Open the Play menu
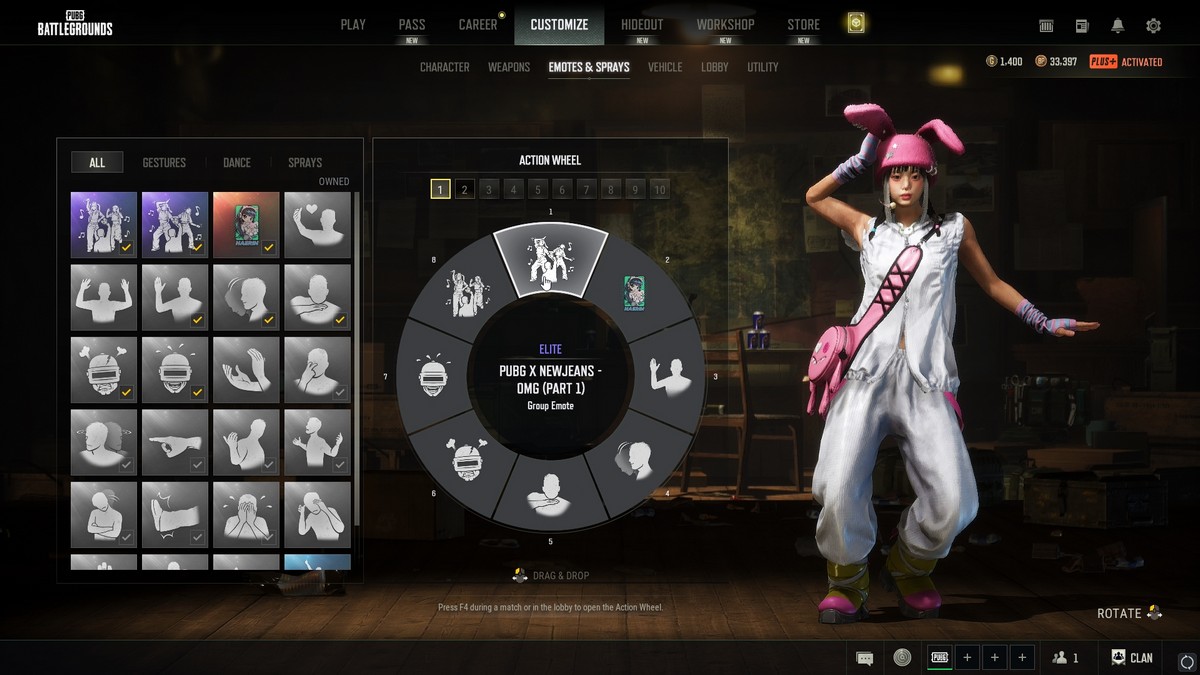Screen dimensions: 1200x675 pos(353,24)
